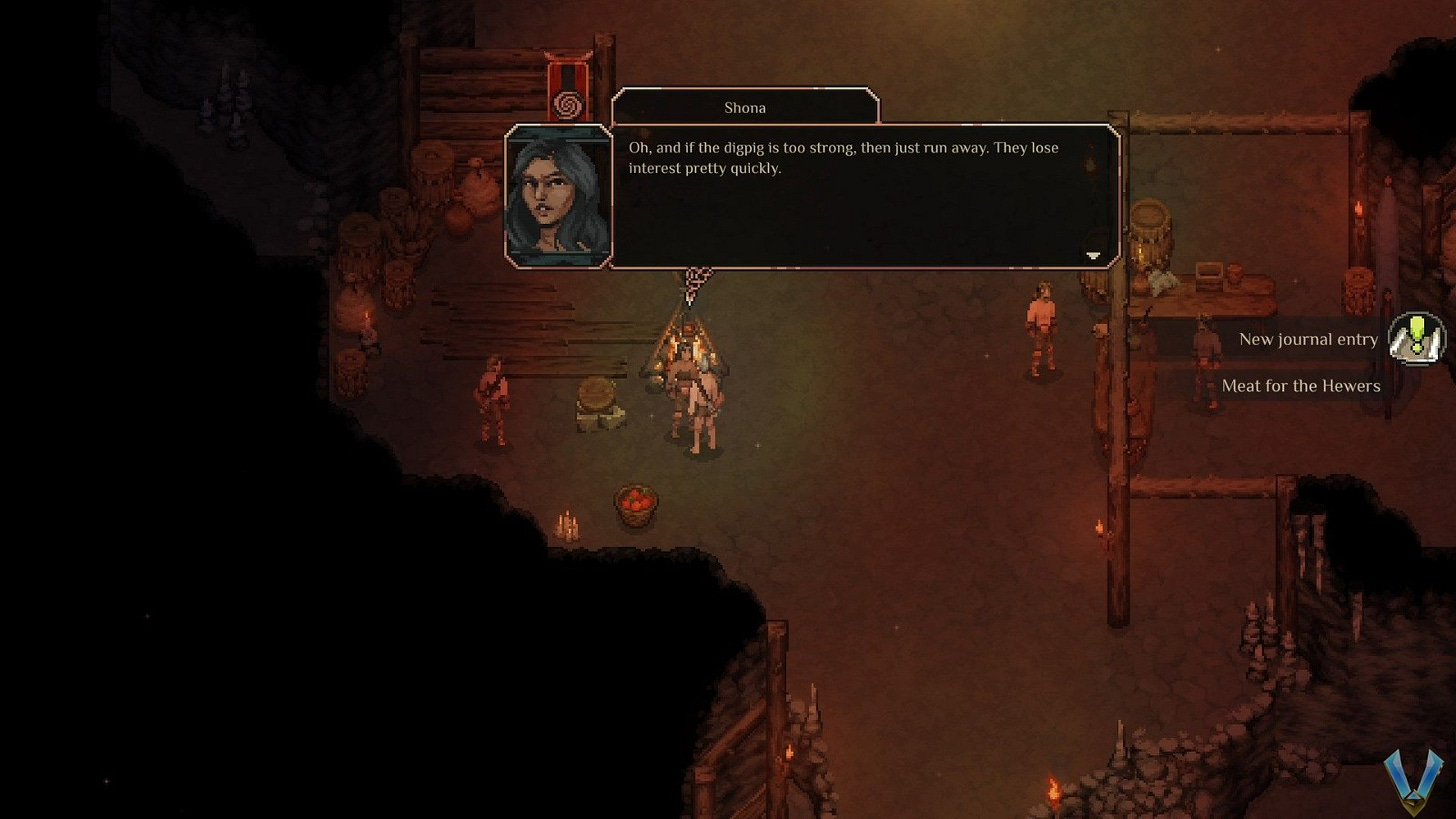This screenshot has height=819, width=1456.
Task: Click the "Meat for the Hewers" quest notification
Action: 1300,386
